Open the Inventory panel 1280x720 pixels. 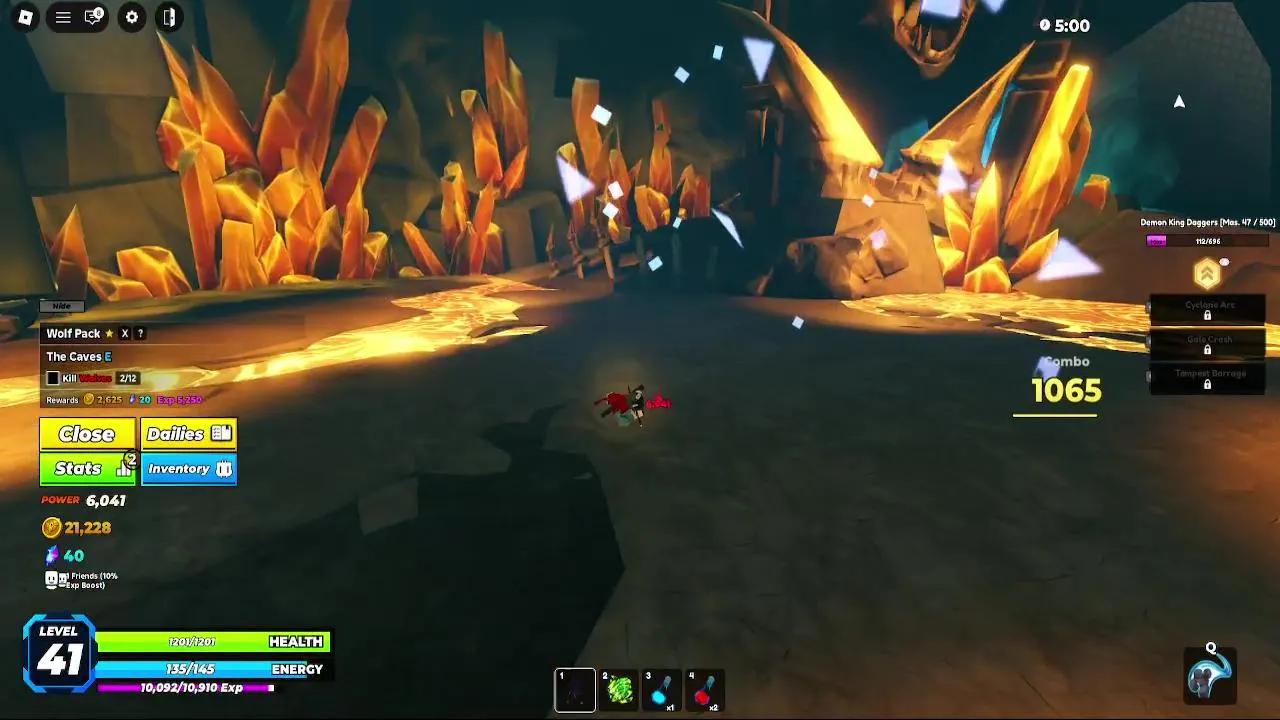189,467
